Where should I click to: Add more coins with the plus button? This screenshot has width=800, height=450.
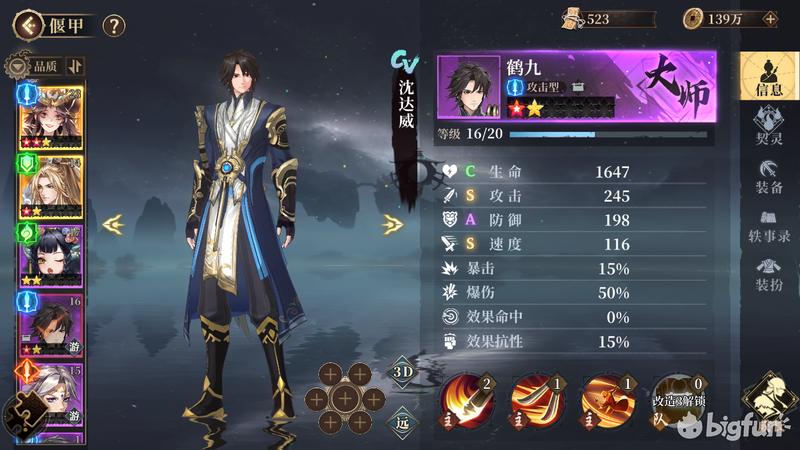769,19
